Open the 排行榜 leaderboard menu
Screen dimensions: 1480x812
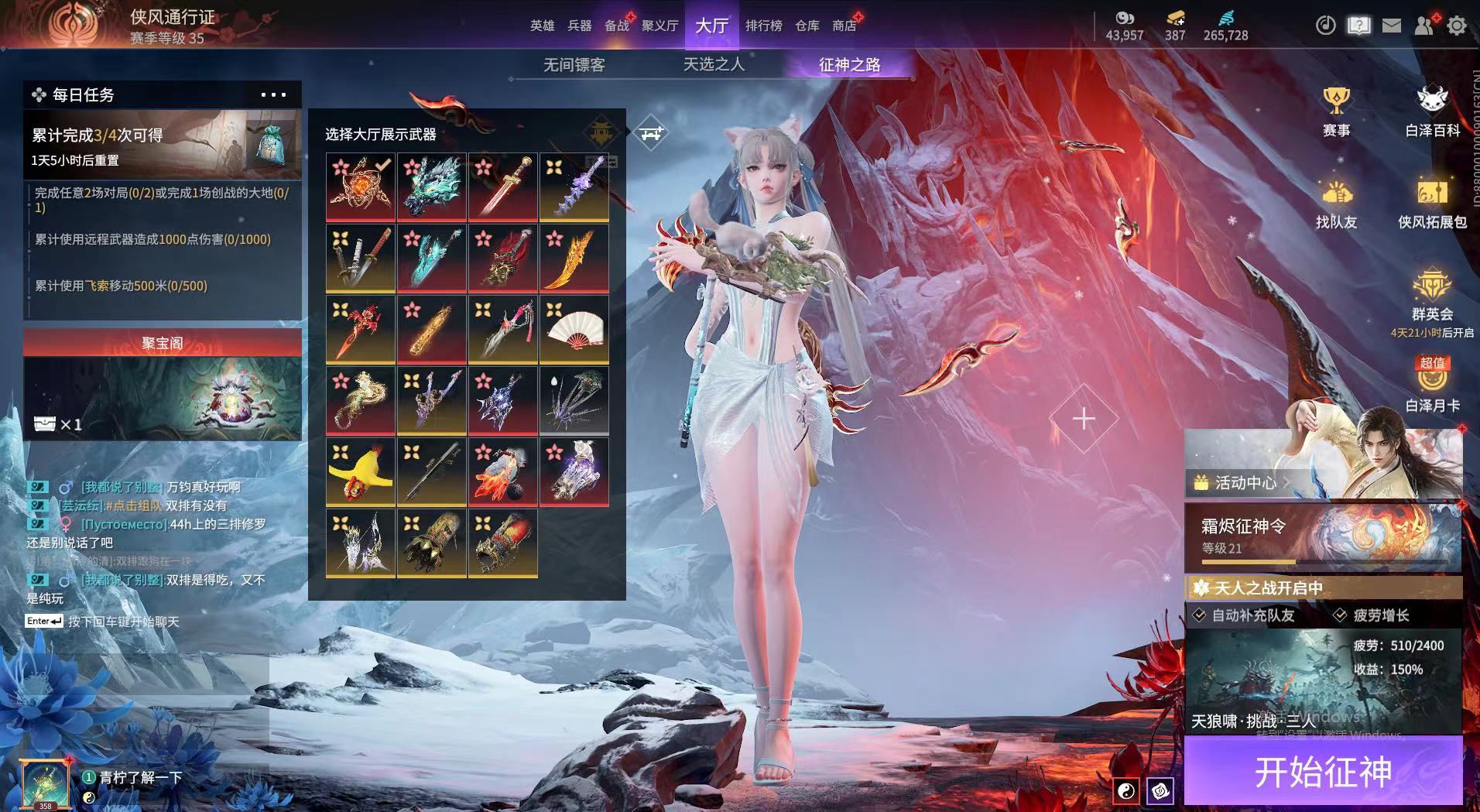coord(763,26)
